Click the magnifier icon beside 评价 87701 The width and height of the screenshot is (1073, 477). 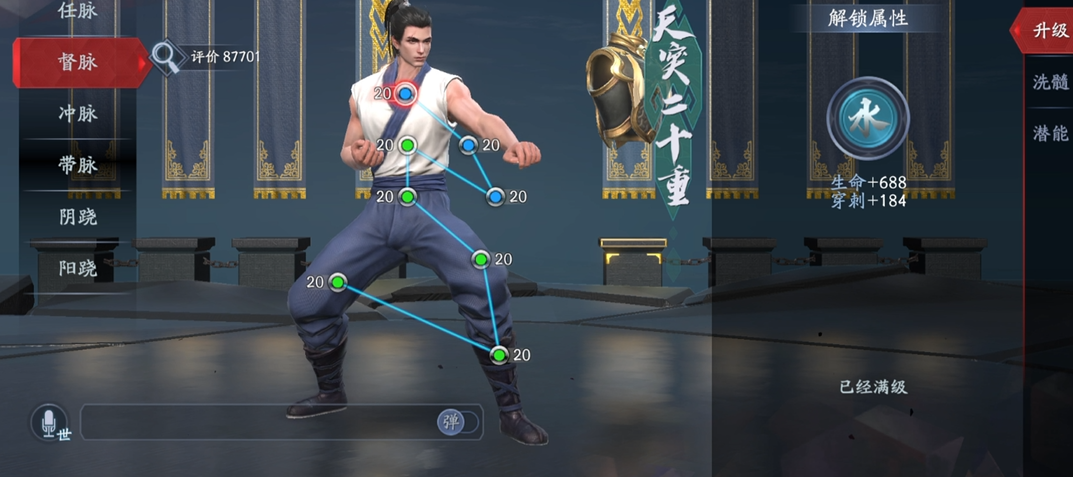click(x=165, y=58)
